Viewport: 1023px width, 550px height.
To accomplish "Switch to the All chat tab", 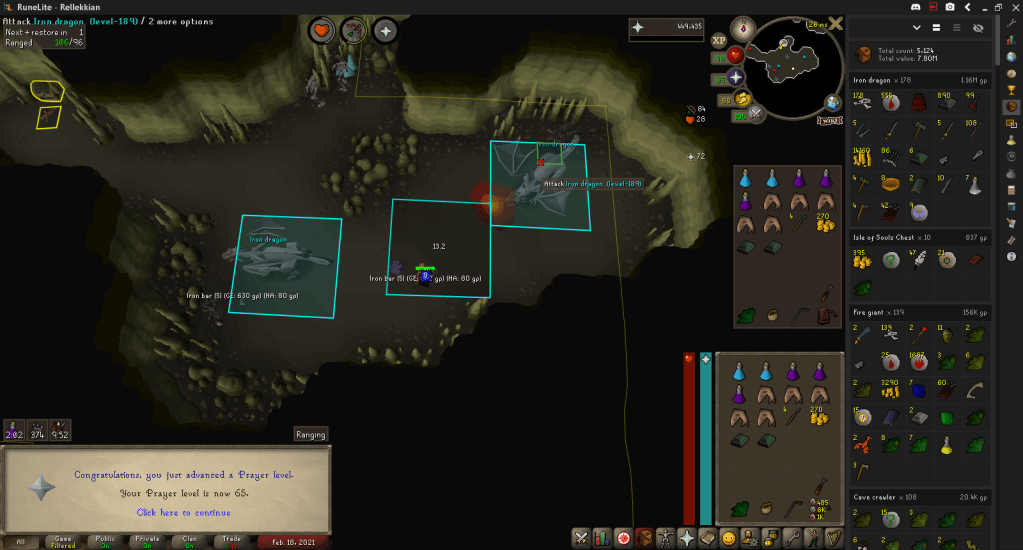I will (x=21, y=542).
